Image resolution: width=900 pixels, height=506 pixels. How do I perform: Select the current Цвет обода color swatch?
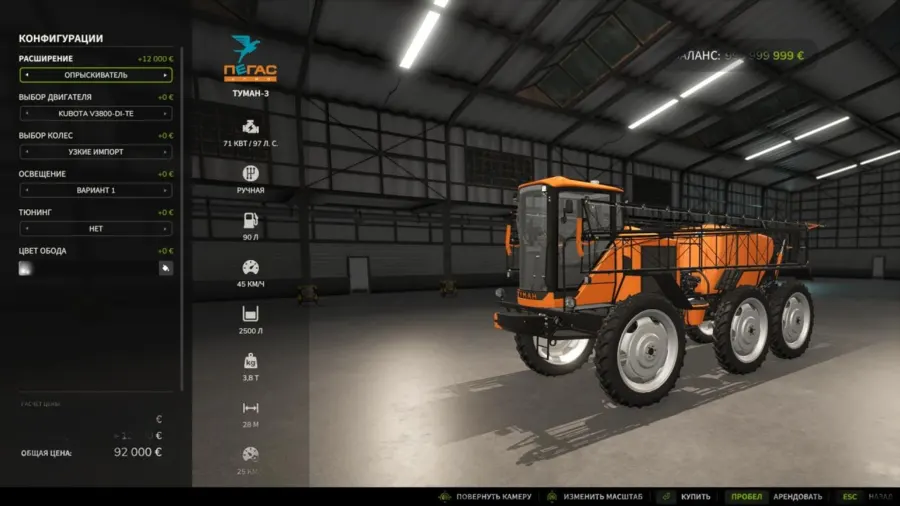26,268
